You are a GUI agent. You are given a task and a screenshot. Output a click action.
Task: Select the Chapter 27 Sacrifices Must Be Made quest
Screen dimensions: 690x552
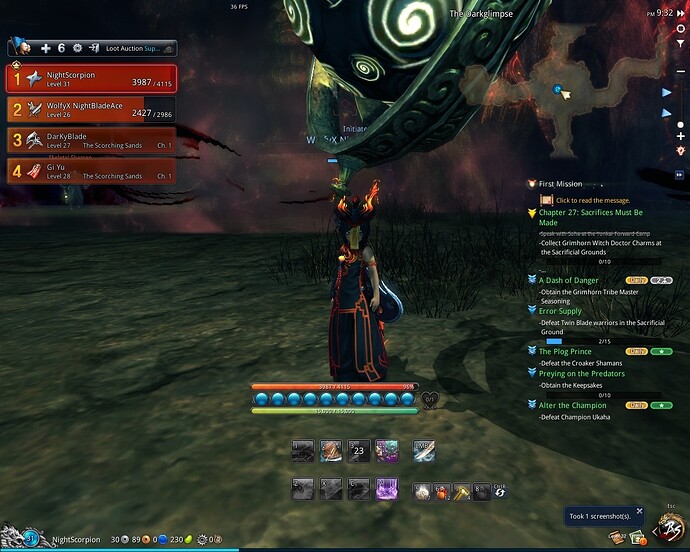(x=590, y=217)
